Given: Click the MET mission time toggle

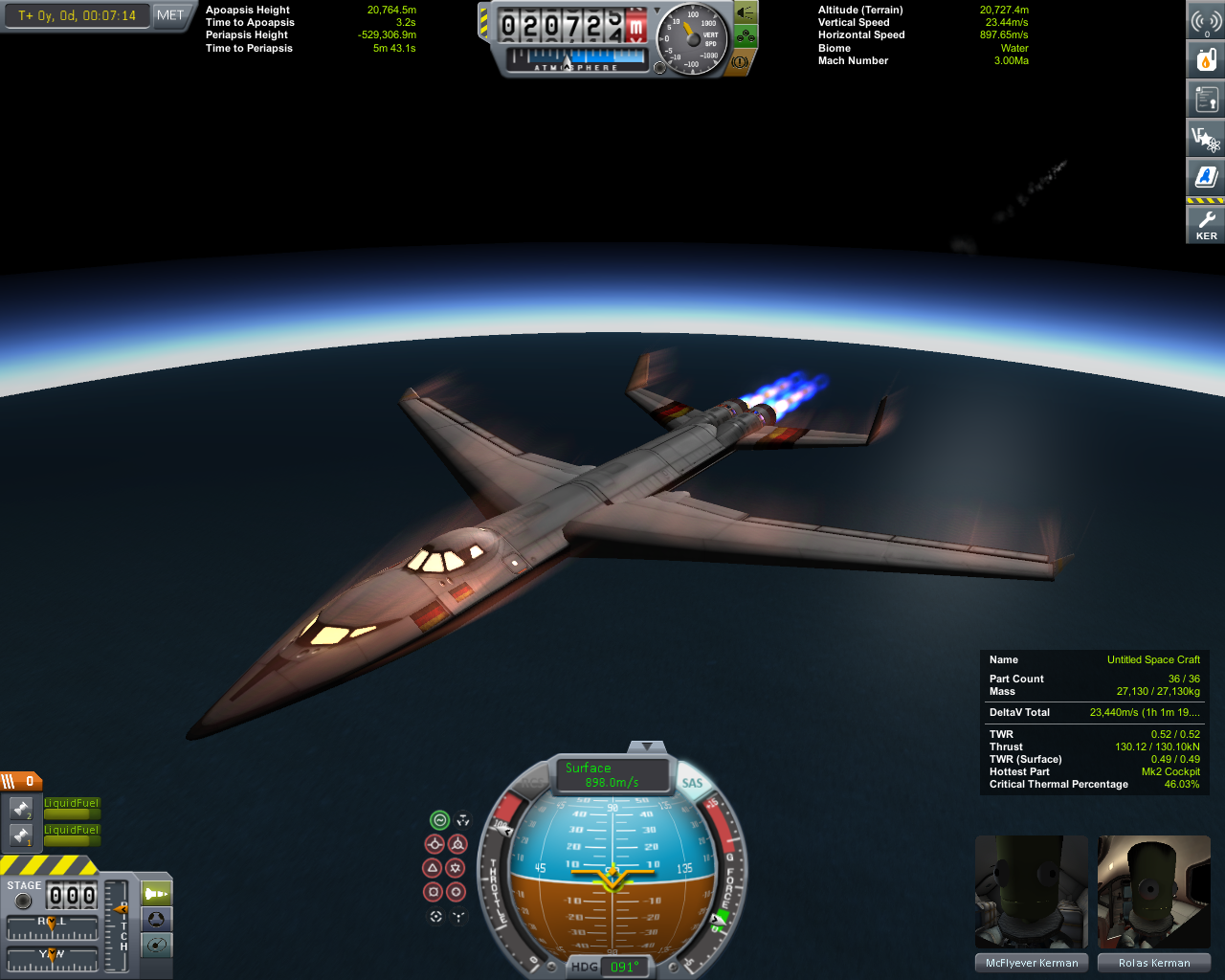Looking at the screenshot, I should click(x=170, y=15).
